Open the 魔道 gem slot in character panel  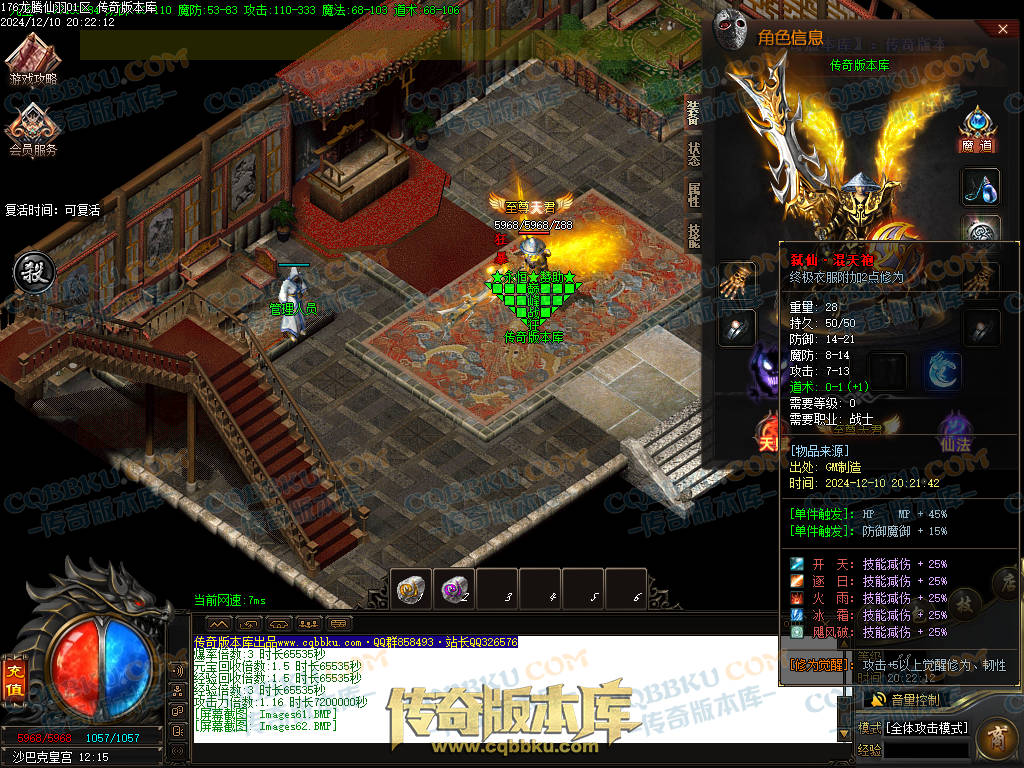tap(978, 128)
